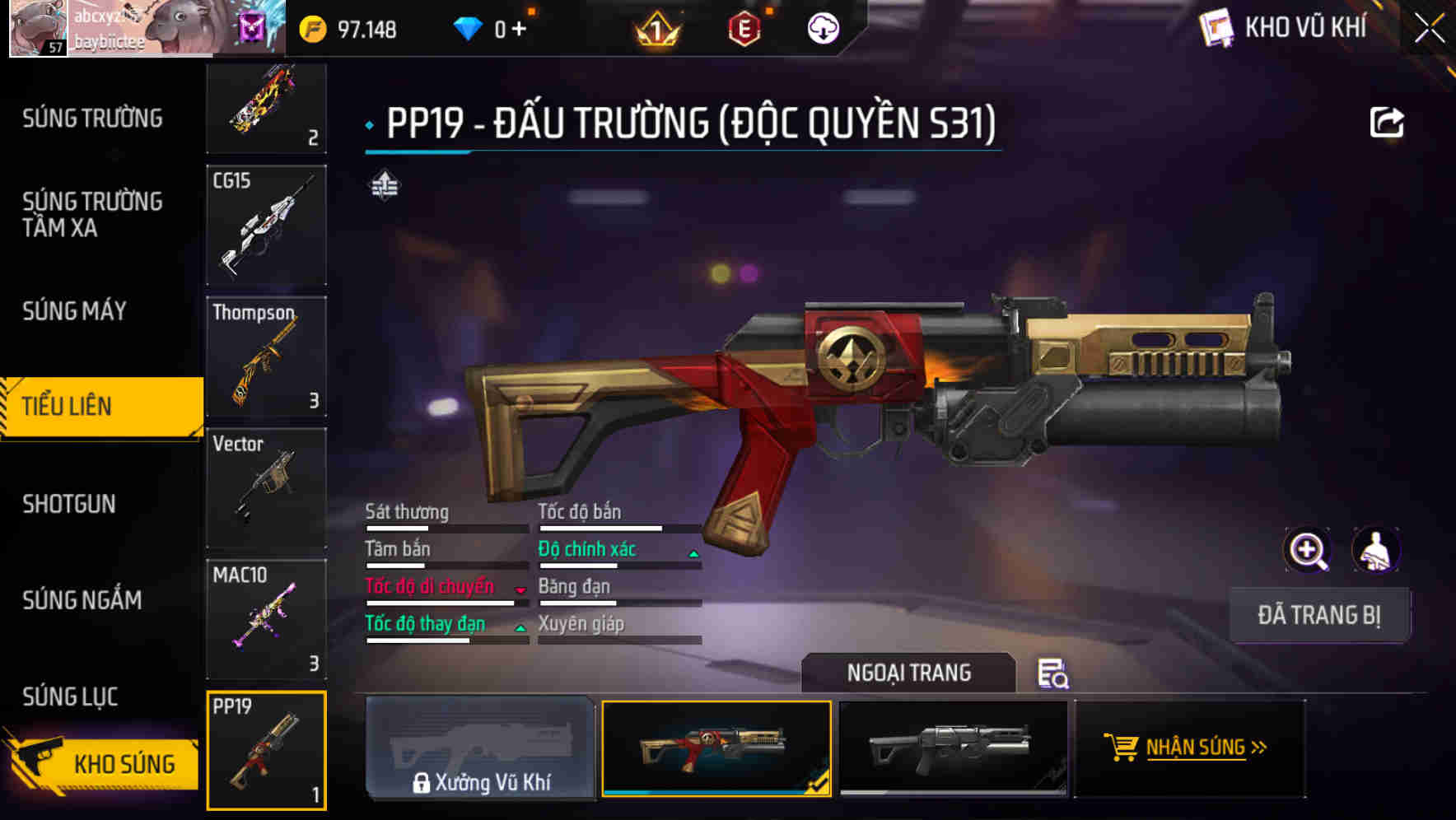
Task: Select the MAC10 weapon thumbnail
Action: click(x=265, y=619)
